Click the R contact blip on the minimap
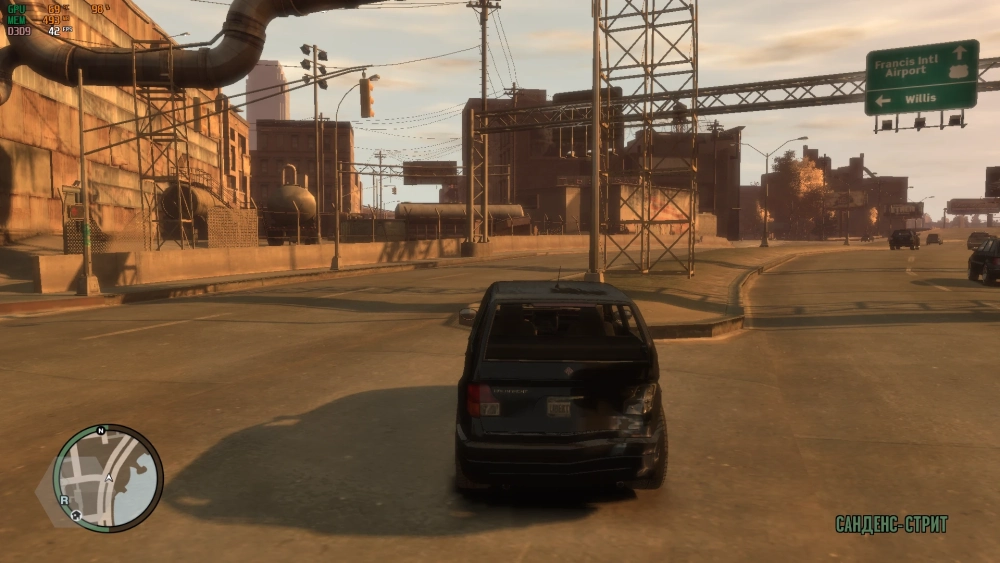The image size is (1000, 563). [x=64, y=499]
